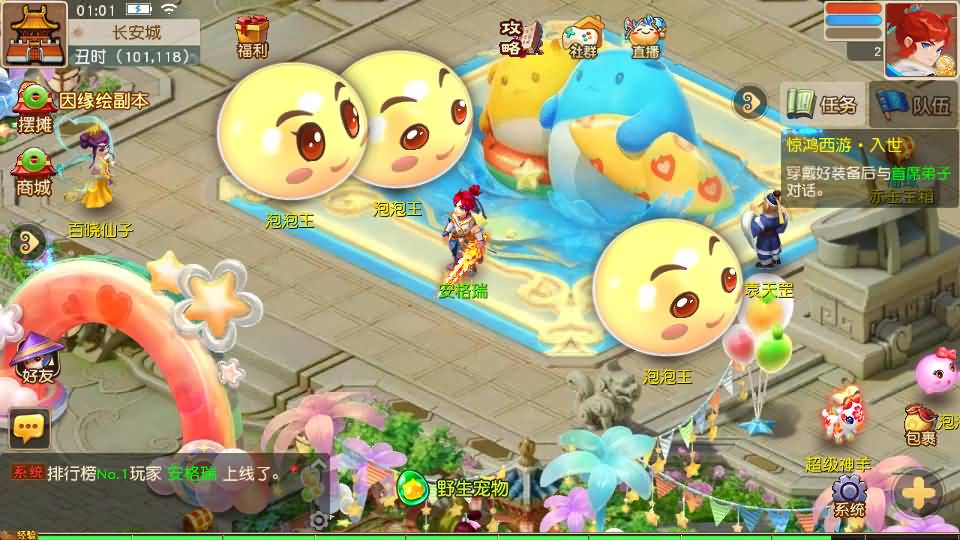
Task: Open the 包裹 inventory bag
Action: tap(920, 425)
